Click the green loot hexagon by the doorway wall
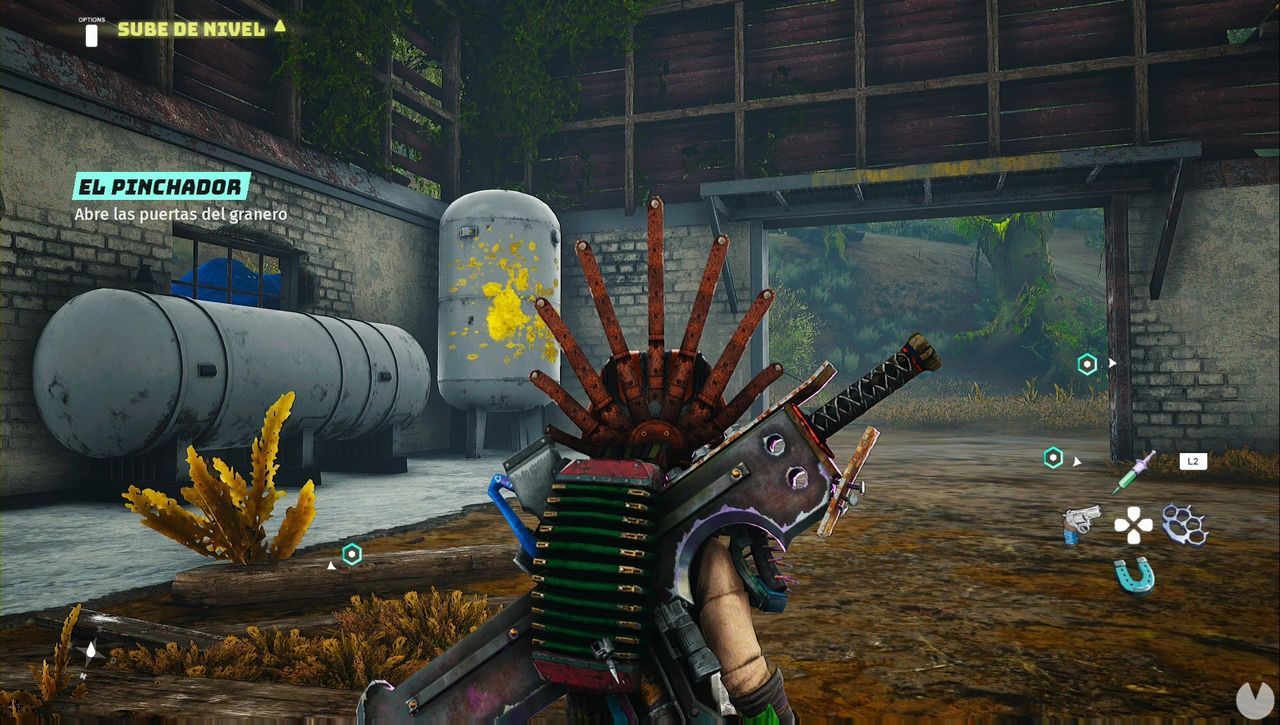 (1087, 364)
